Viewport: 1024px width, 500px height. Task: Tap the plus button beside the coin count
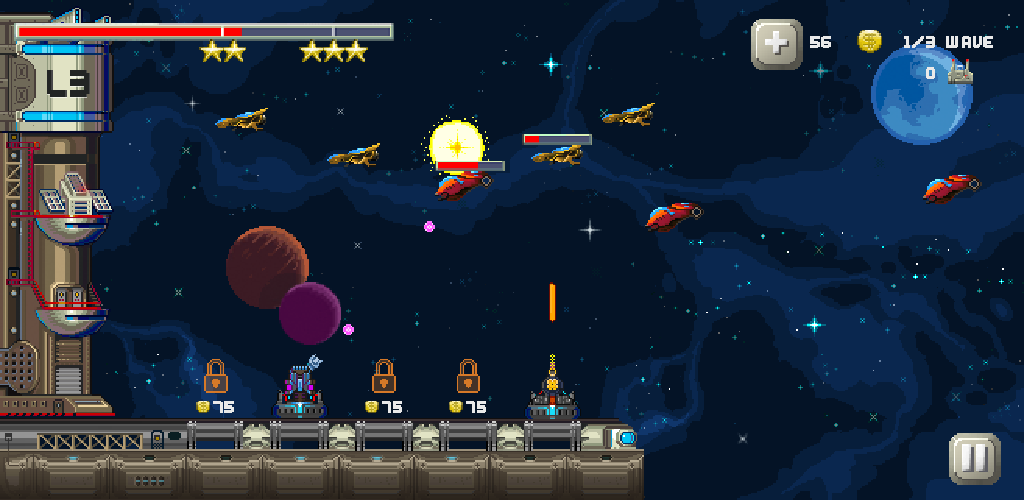click(776, 44)
